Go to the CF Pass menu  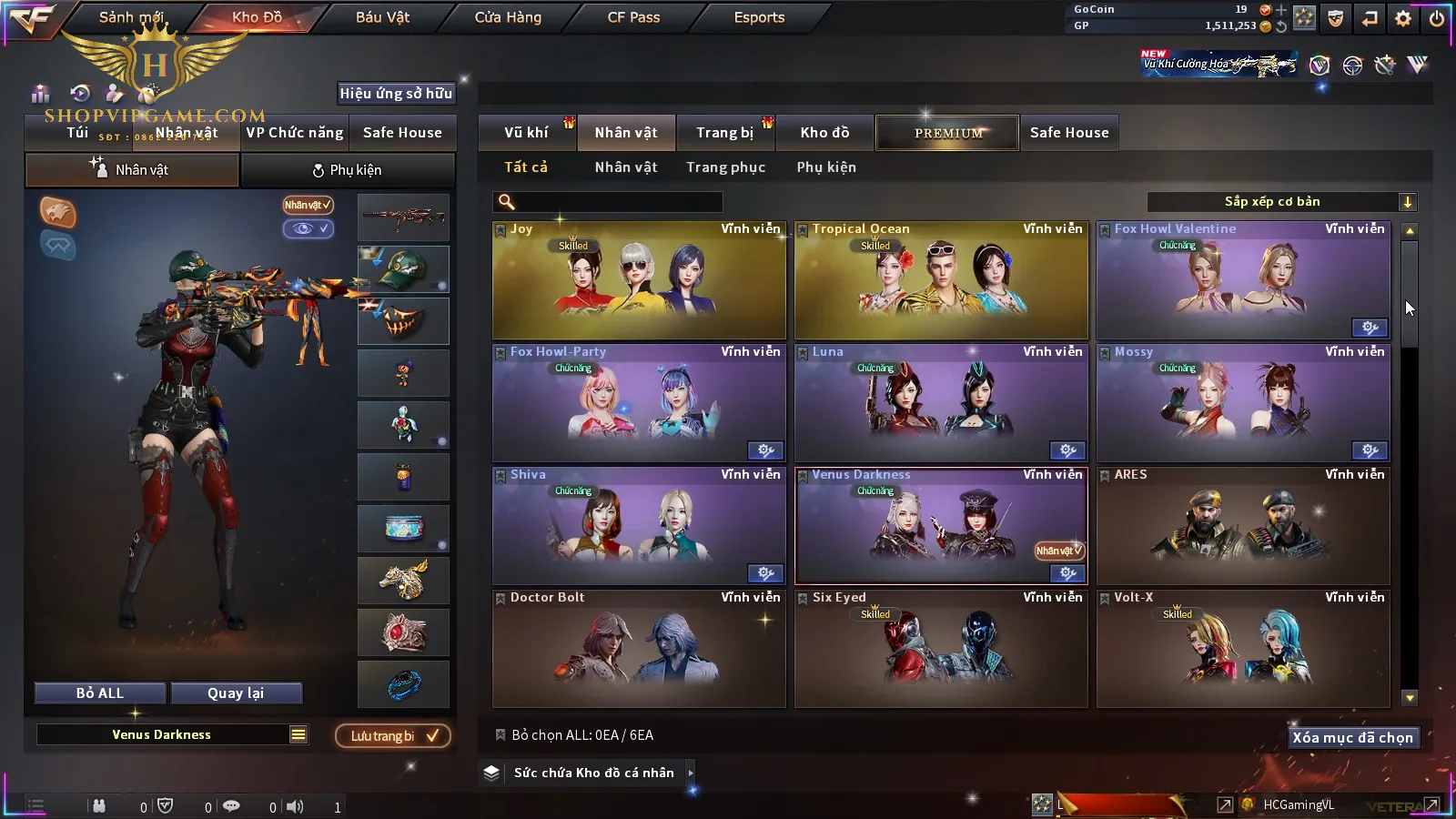click(633, 17)
